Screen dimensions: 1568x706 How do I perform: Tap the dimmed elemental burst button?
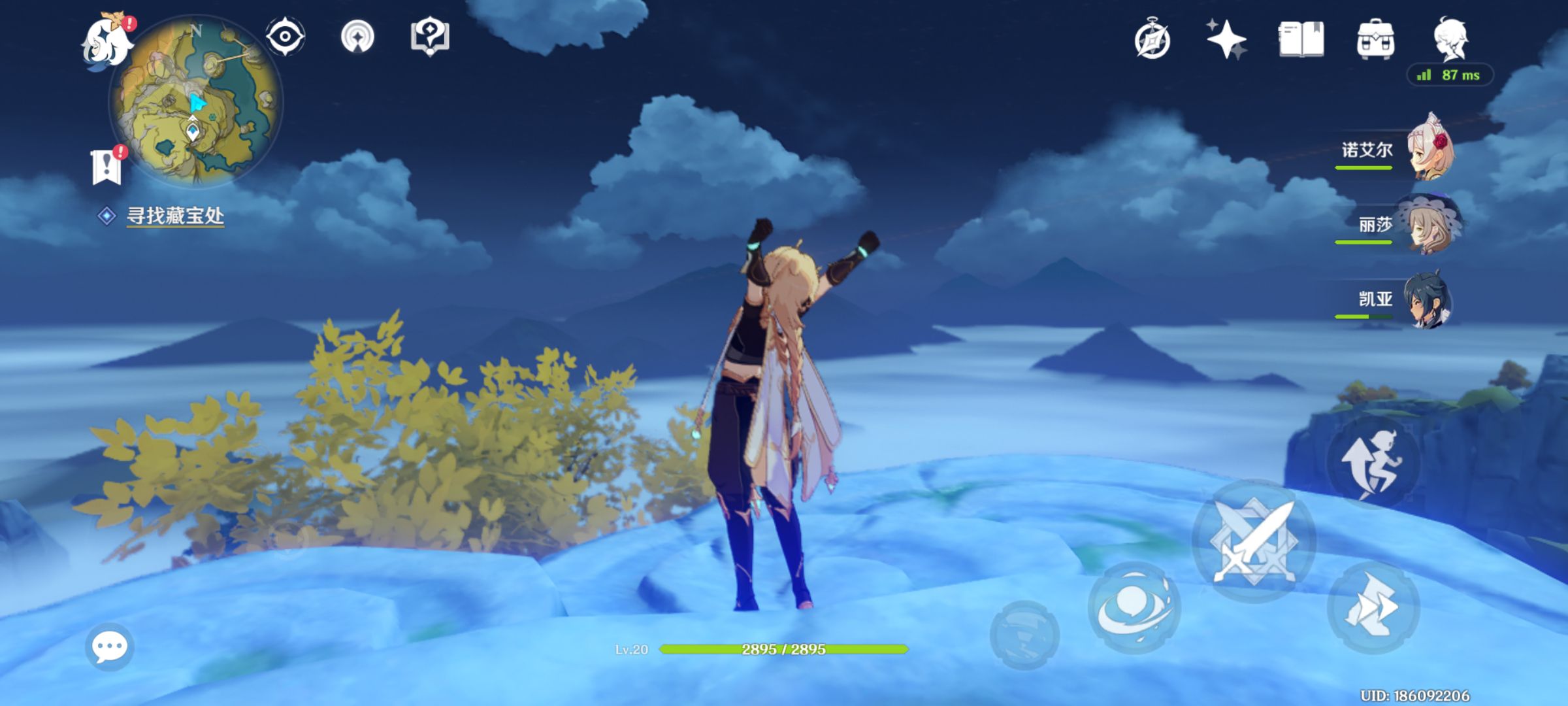coord(1024,634)
